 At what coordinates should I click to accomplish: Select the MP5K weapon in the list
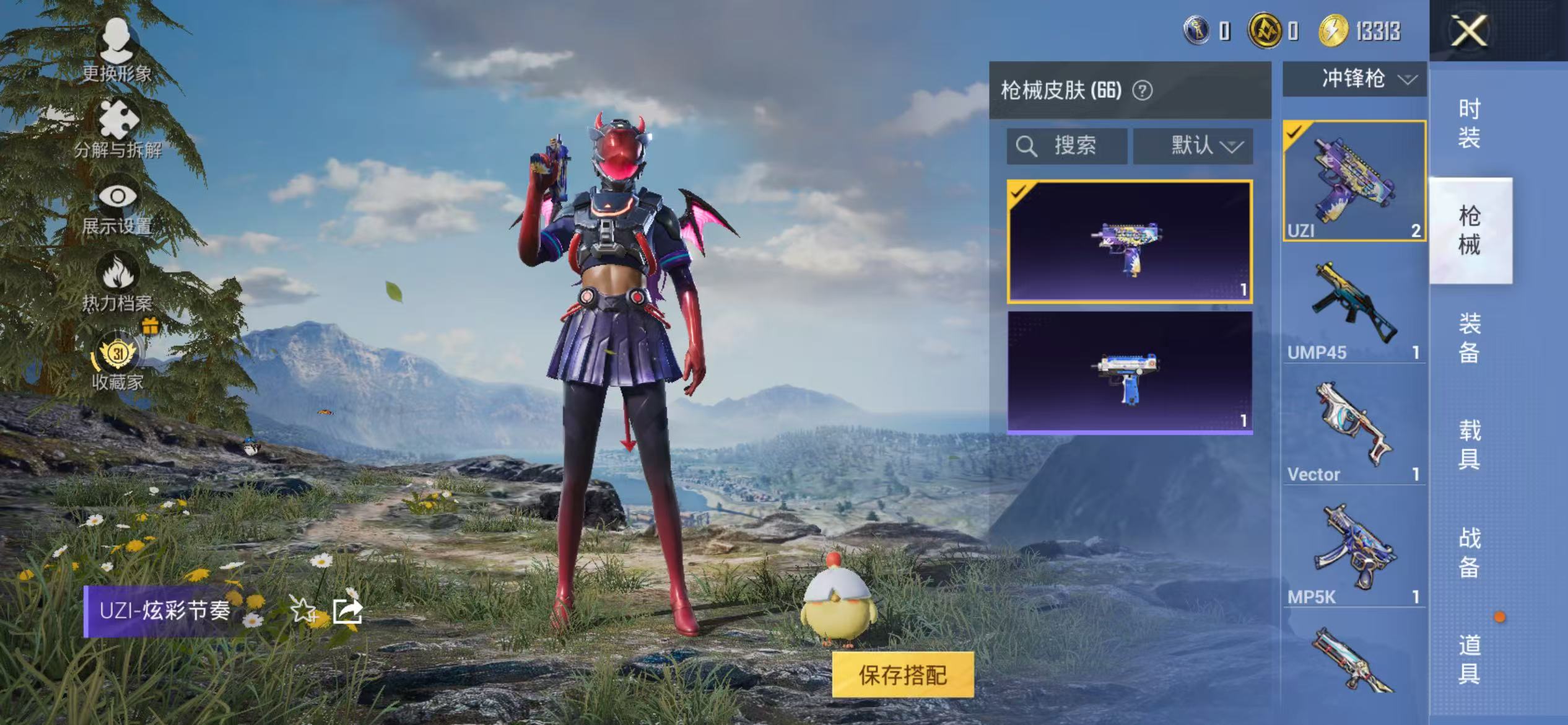[1353, 545]
